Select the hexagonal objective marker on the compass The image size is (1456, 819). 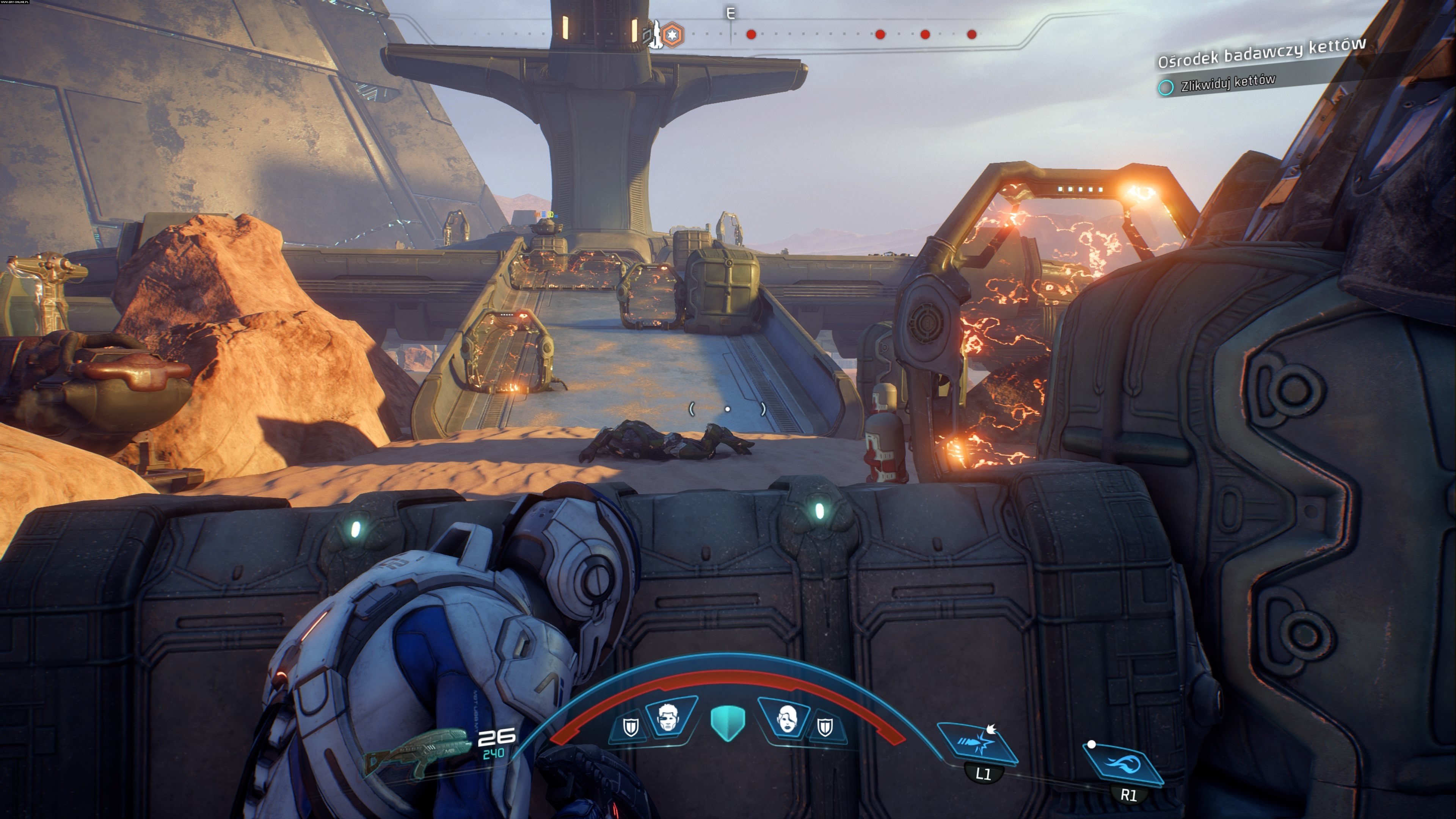pyautogui.click(x=672, y=35)
